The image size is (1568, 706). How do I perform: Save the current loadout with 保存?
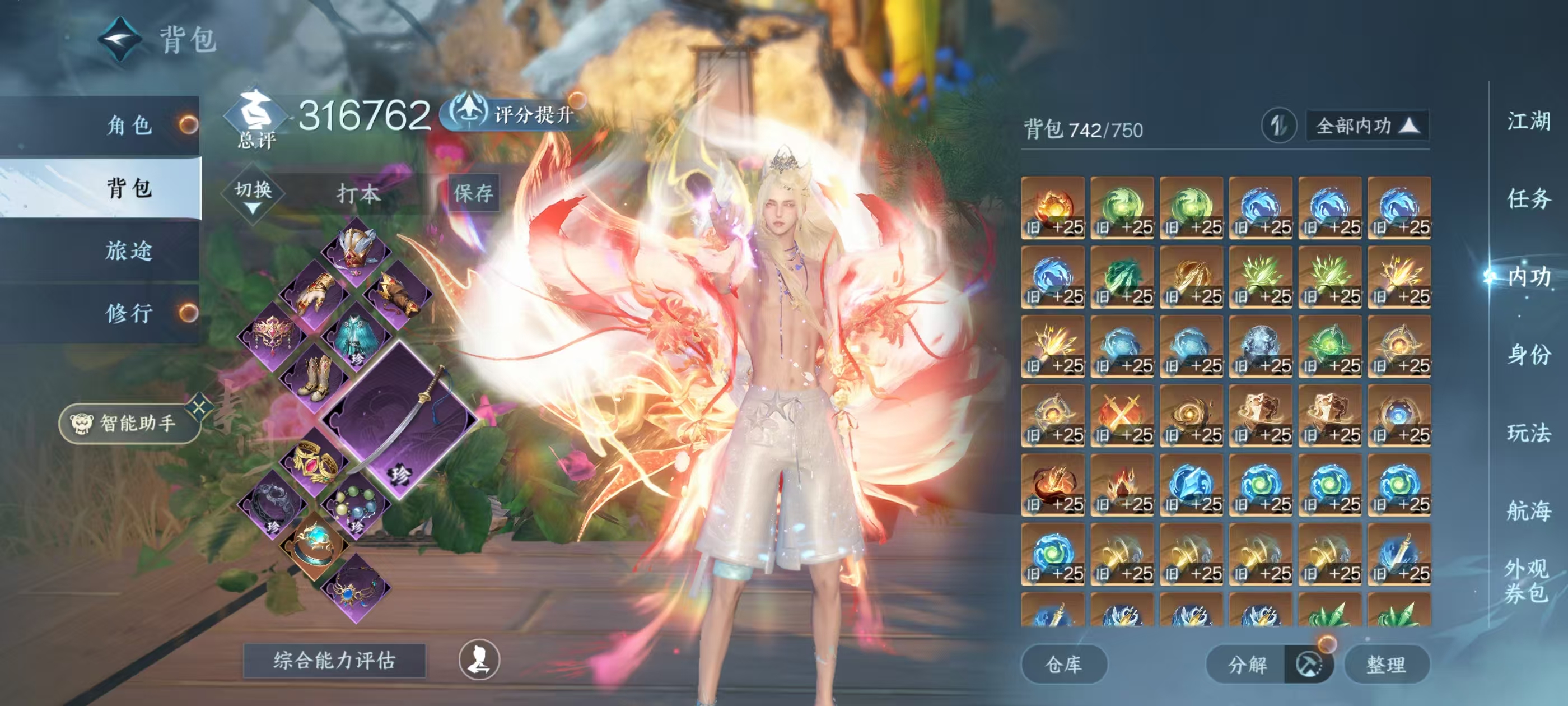474,193
